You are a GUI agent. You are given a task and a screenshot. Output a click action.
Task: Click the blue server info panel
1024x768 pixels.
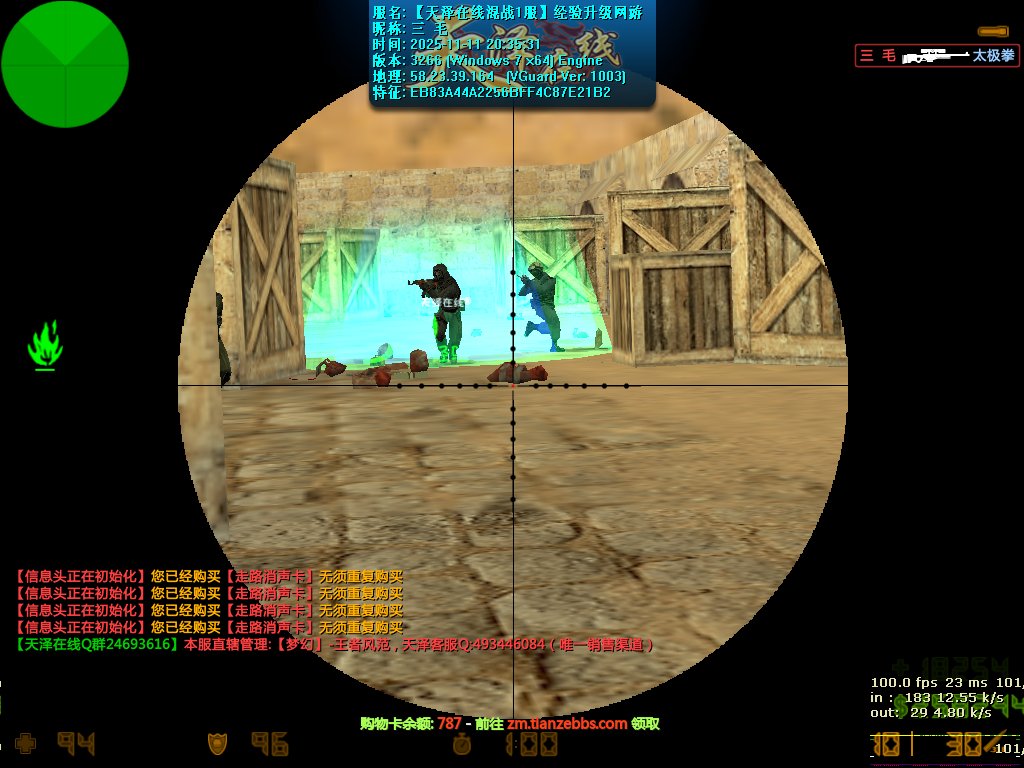tap(512, 54)
